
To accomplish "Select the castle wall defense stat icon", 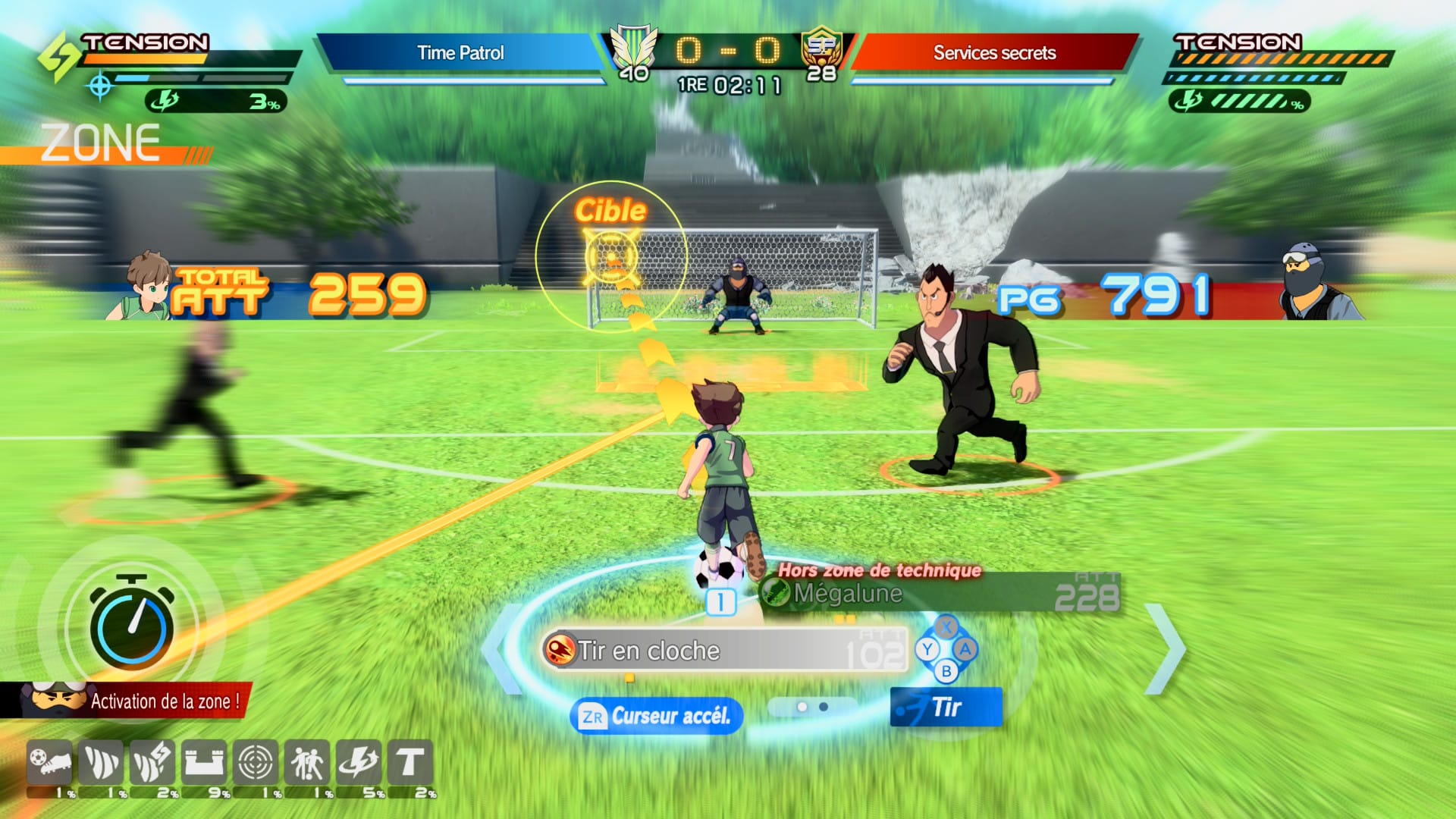I will (x=204, y=762).
